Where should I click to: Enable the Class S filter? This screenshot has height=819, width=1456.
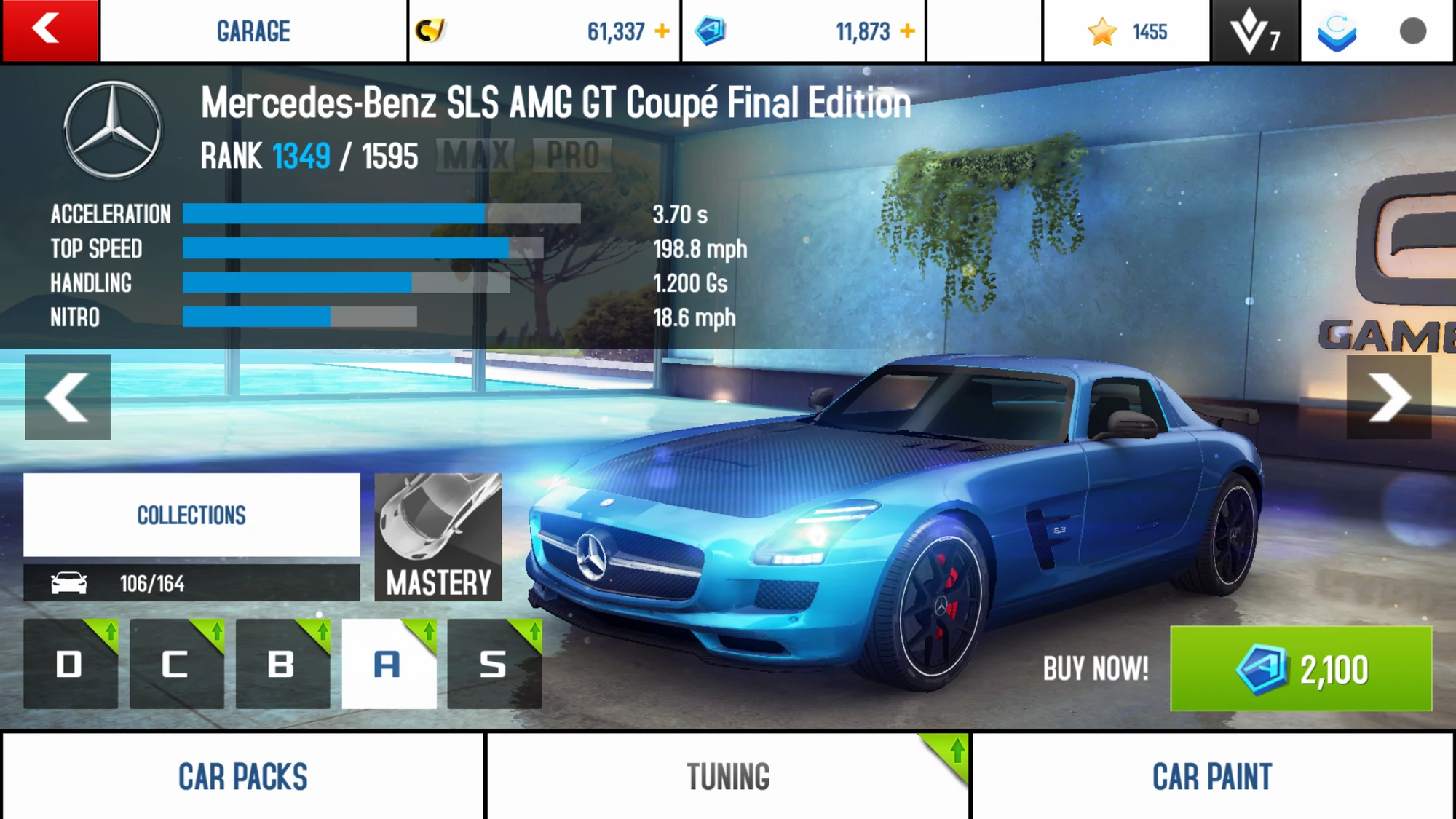pos(494,664)
